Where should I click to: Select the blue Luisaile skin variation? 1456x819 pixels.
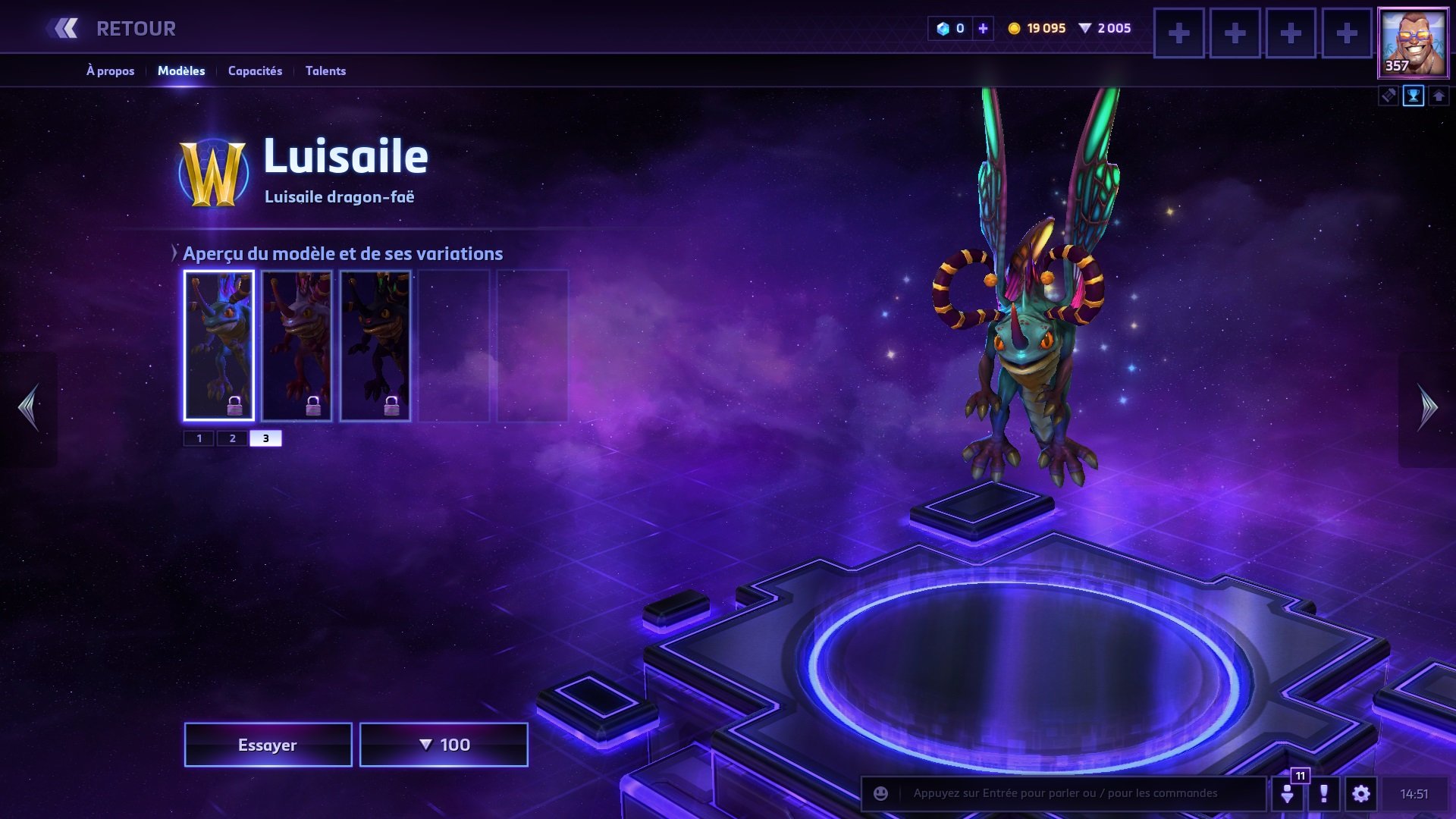(x=218, y=345)
